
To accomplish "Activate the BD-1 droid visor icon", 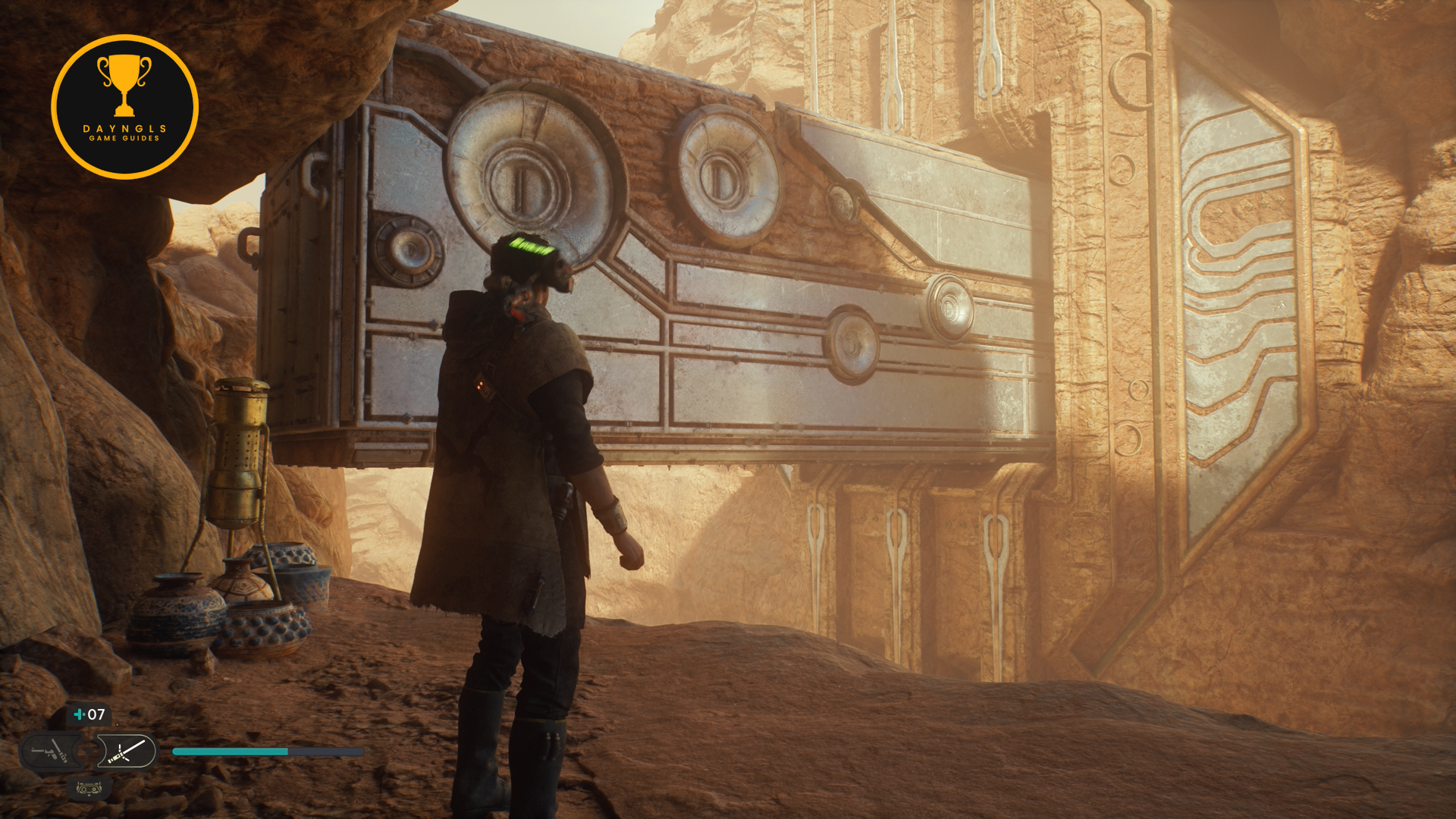I will (x=89, y=789).
